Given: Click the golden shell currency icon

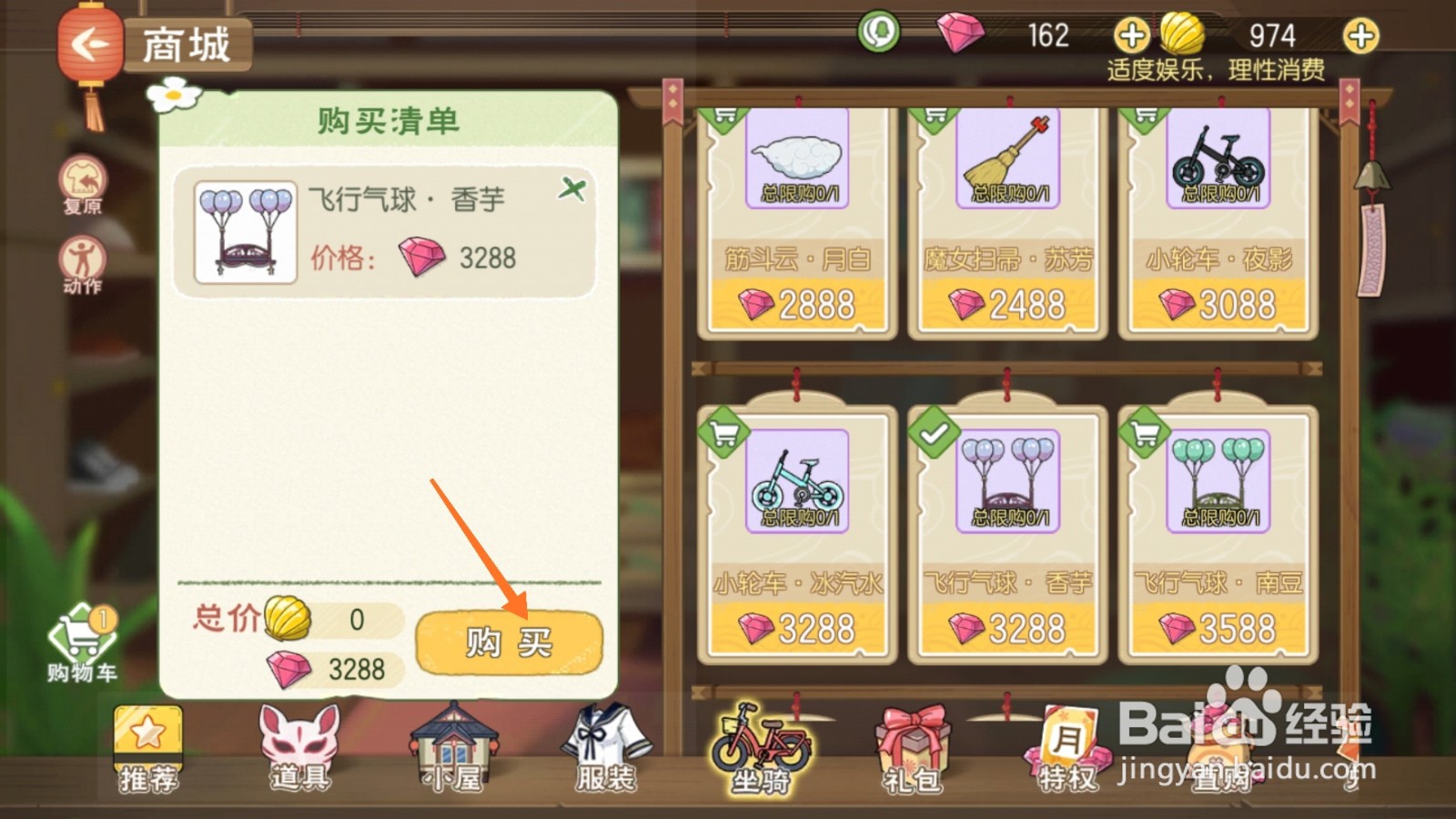Looking at the screenshot, I should point(1183,35).
